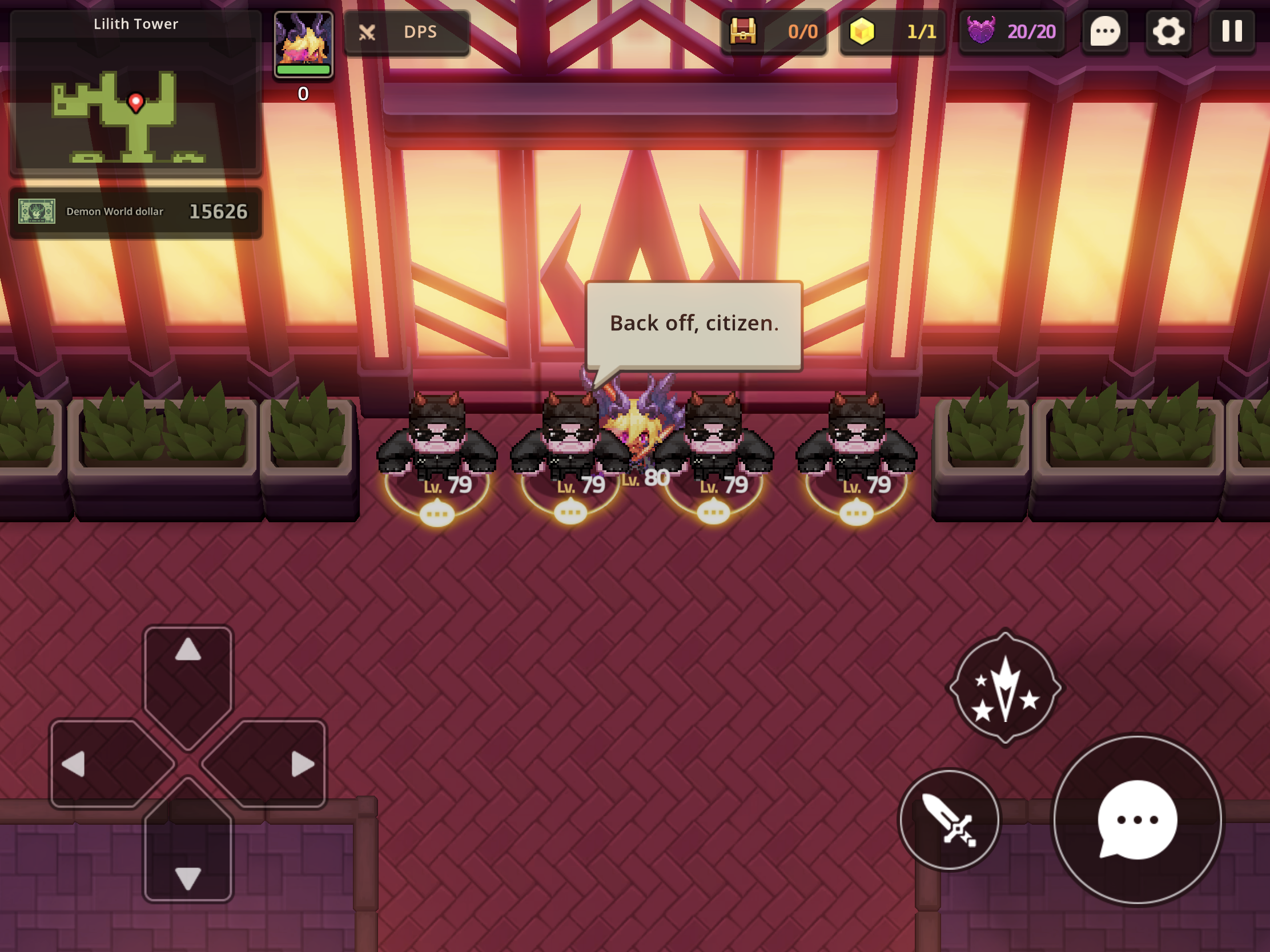Advance the "Back off, citizen." dialogue box
The height and width of the screenshot is (952, 1270).
694,324
